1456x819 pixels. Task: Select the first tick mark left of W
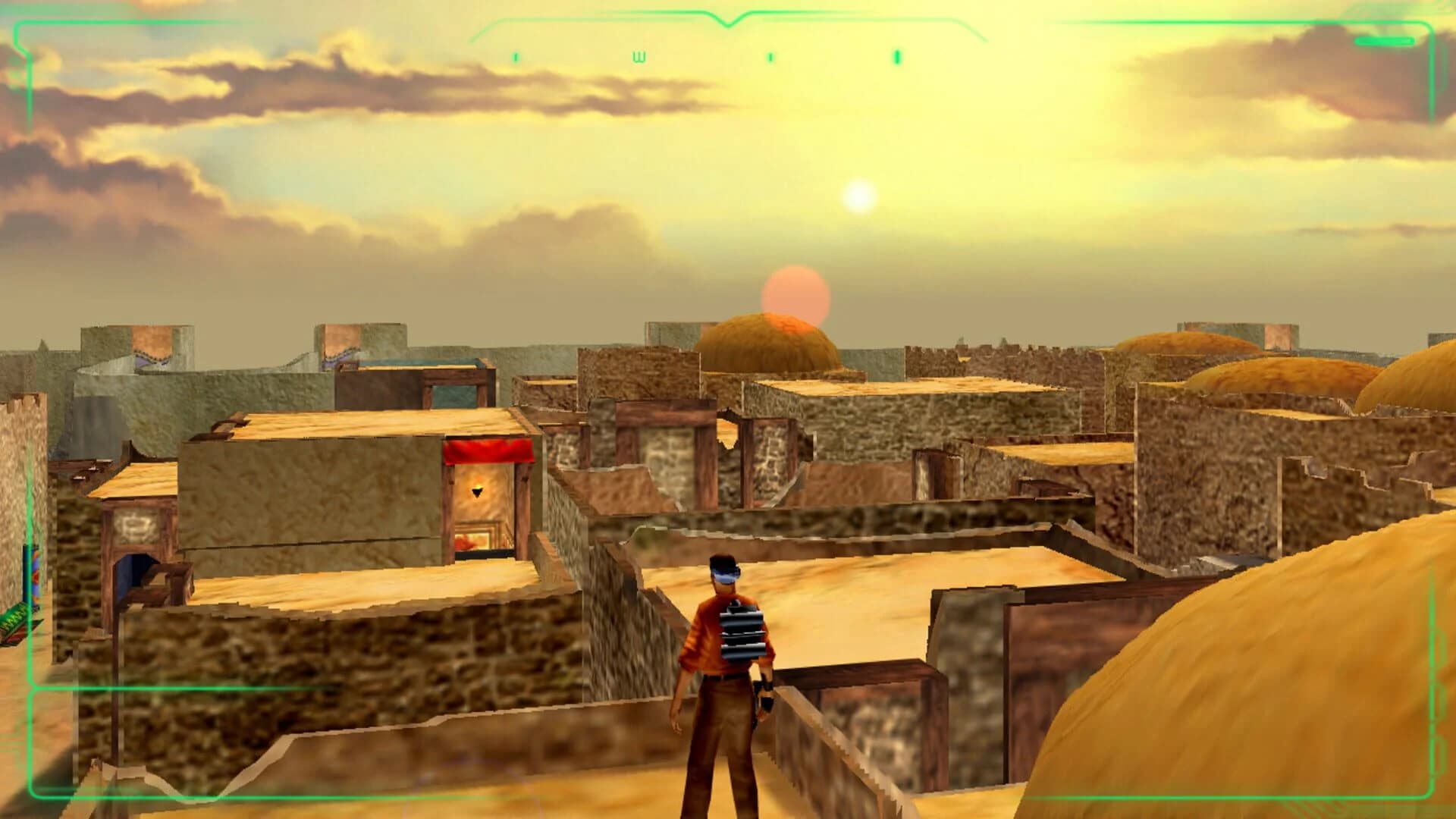click(x=516, y=57)
